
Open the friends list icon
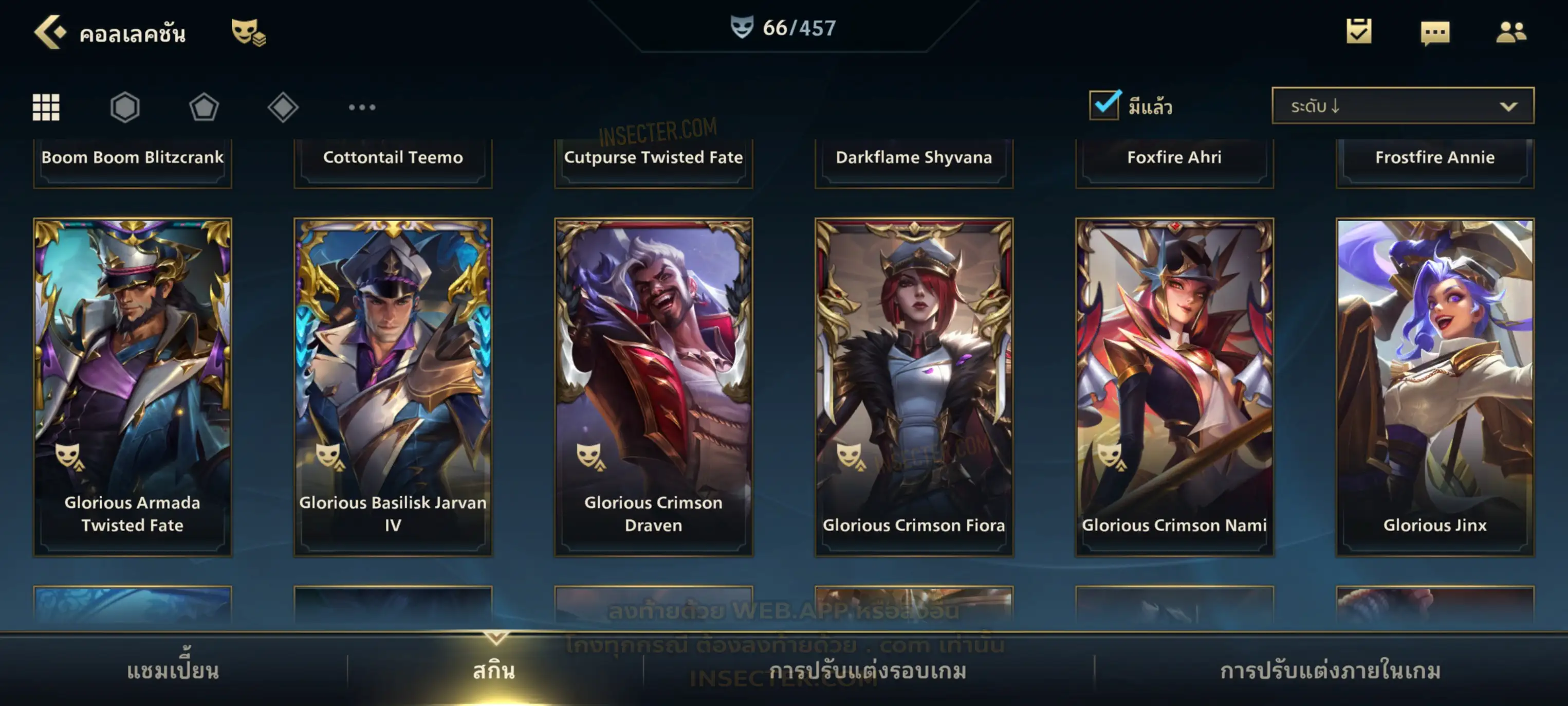1511,32
